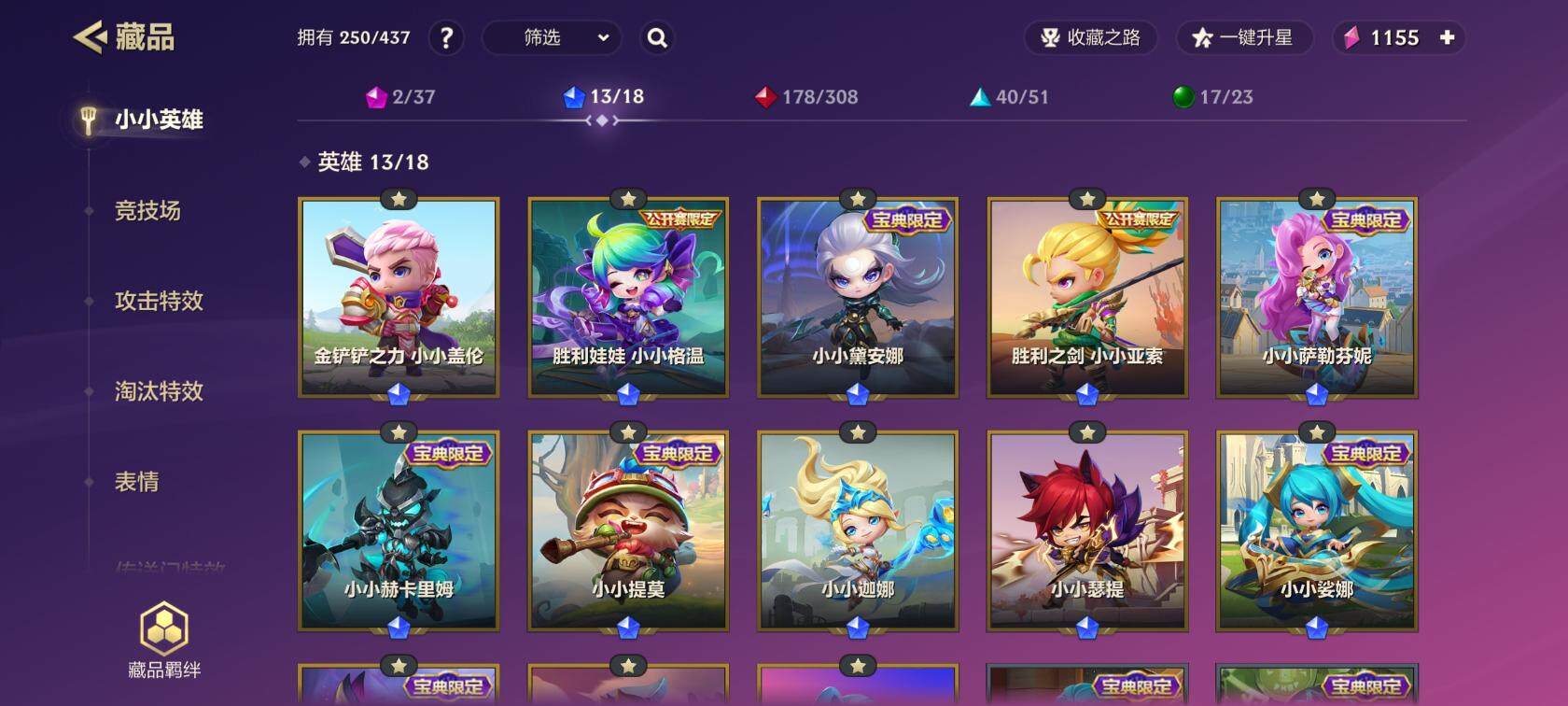Open 藏品羁绊 collection bonds
Image resolution: width=1568 pixels, height=706 pixels.
[x=164, y=641]
